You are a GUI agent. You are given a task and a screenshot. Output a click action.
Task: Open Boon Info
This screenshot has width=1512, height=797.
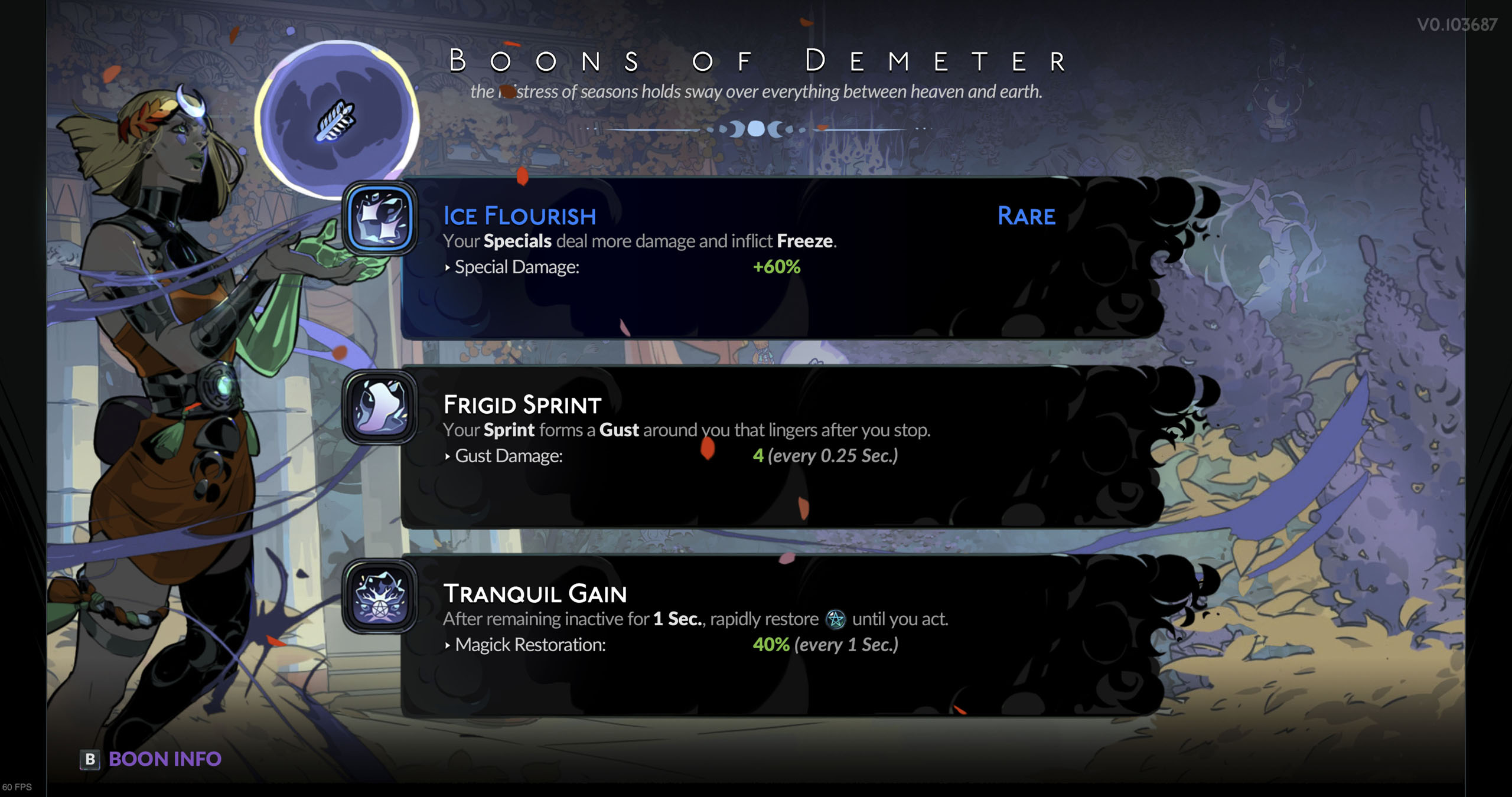[x=165, y=759]
